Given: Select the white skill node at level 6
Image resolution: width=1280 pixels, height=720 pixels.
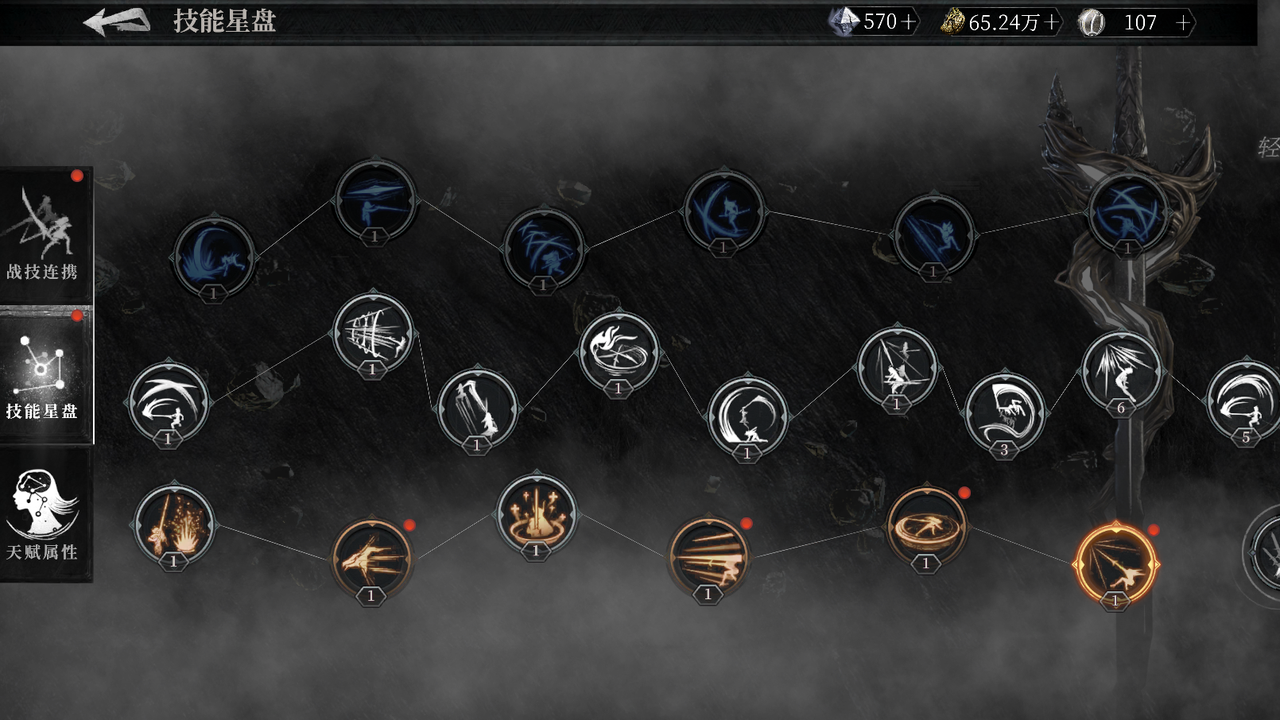Looking at the screenshot, I should point(1121,370).
